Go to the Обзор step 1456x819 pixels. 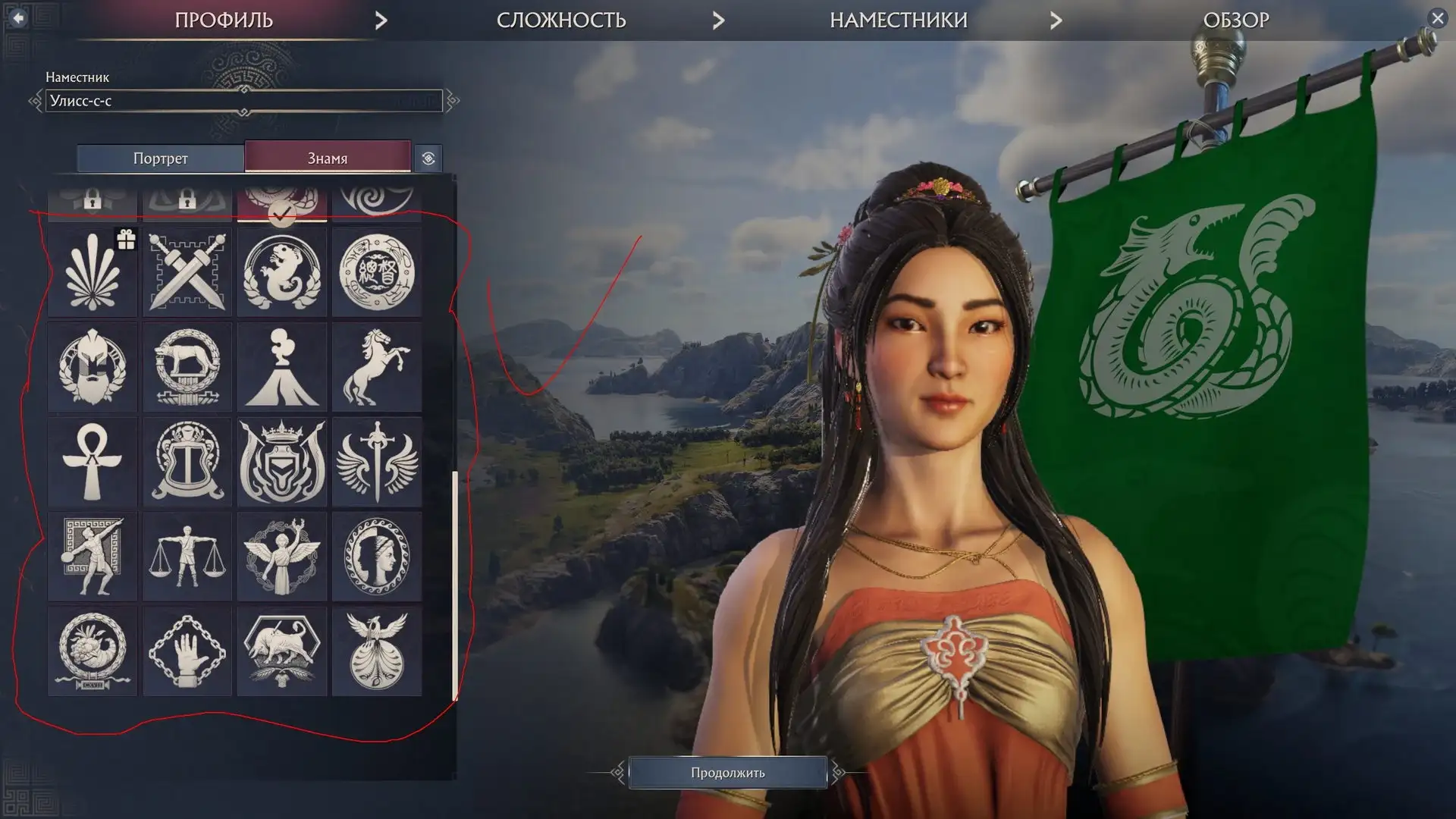[x=1236, y=20]
